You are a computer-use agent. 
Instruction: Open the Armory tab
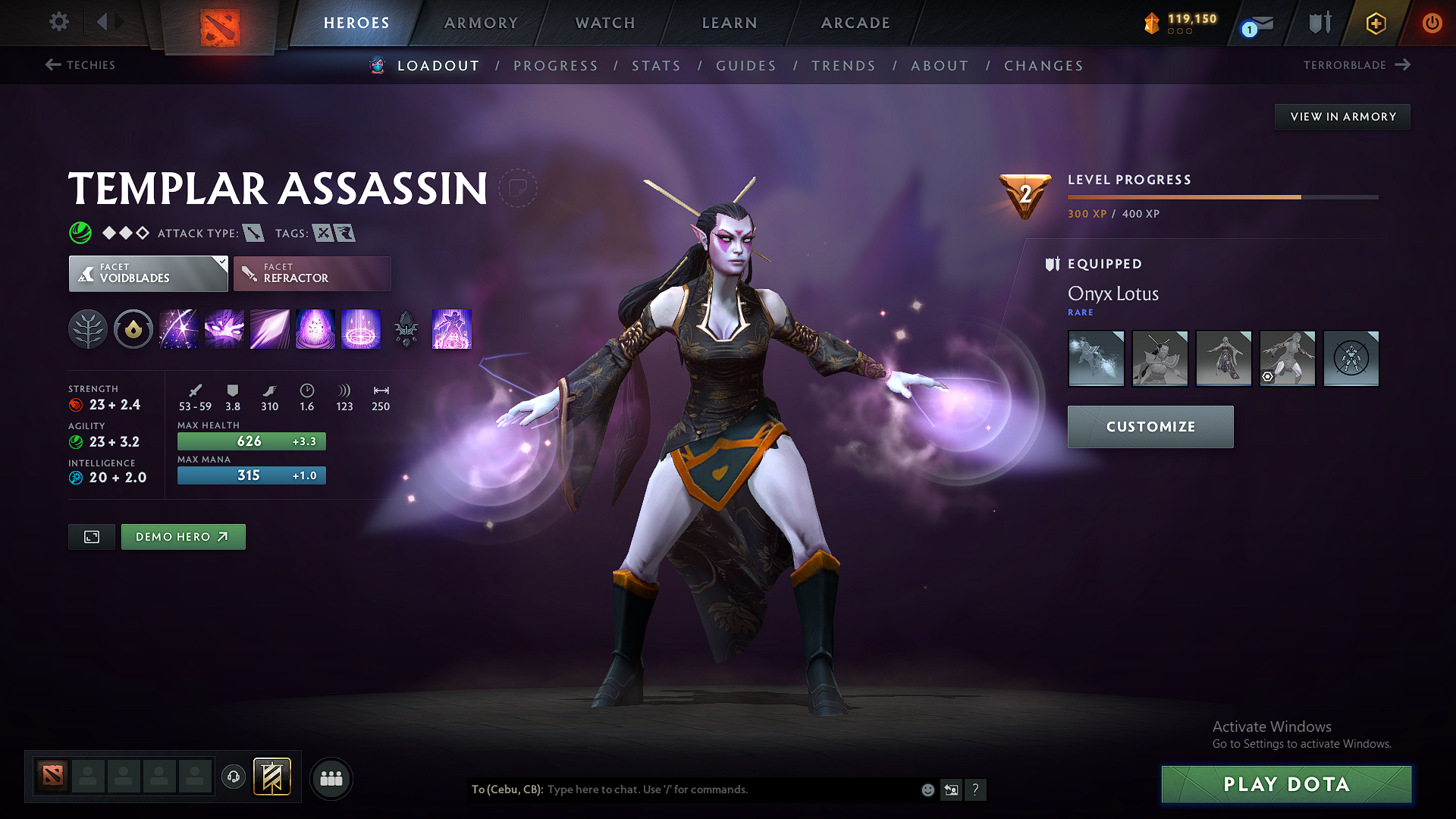[481, 23]
